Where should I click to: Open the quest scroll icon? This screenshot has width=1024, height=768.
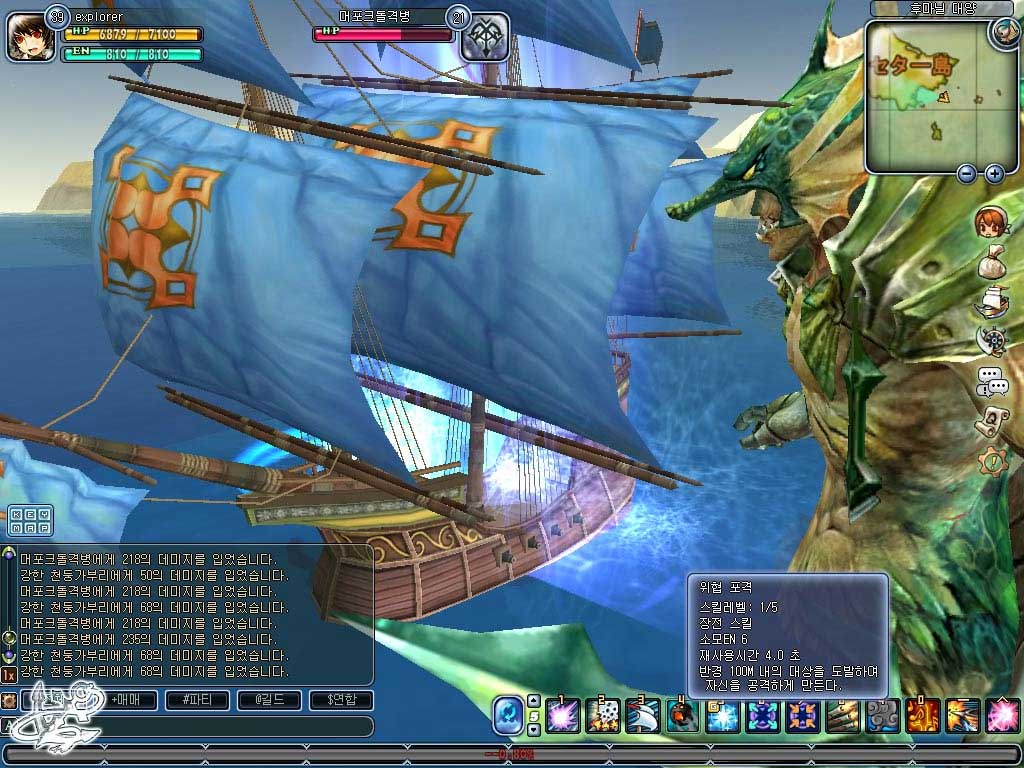tap(991, 421)
